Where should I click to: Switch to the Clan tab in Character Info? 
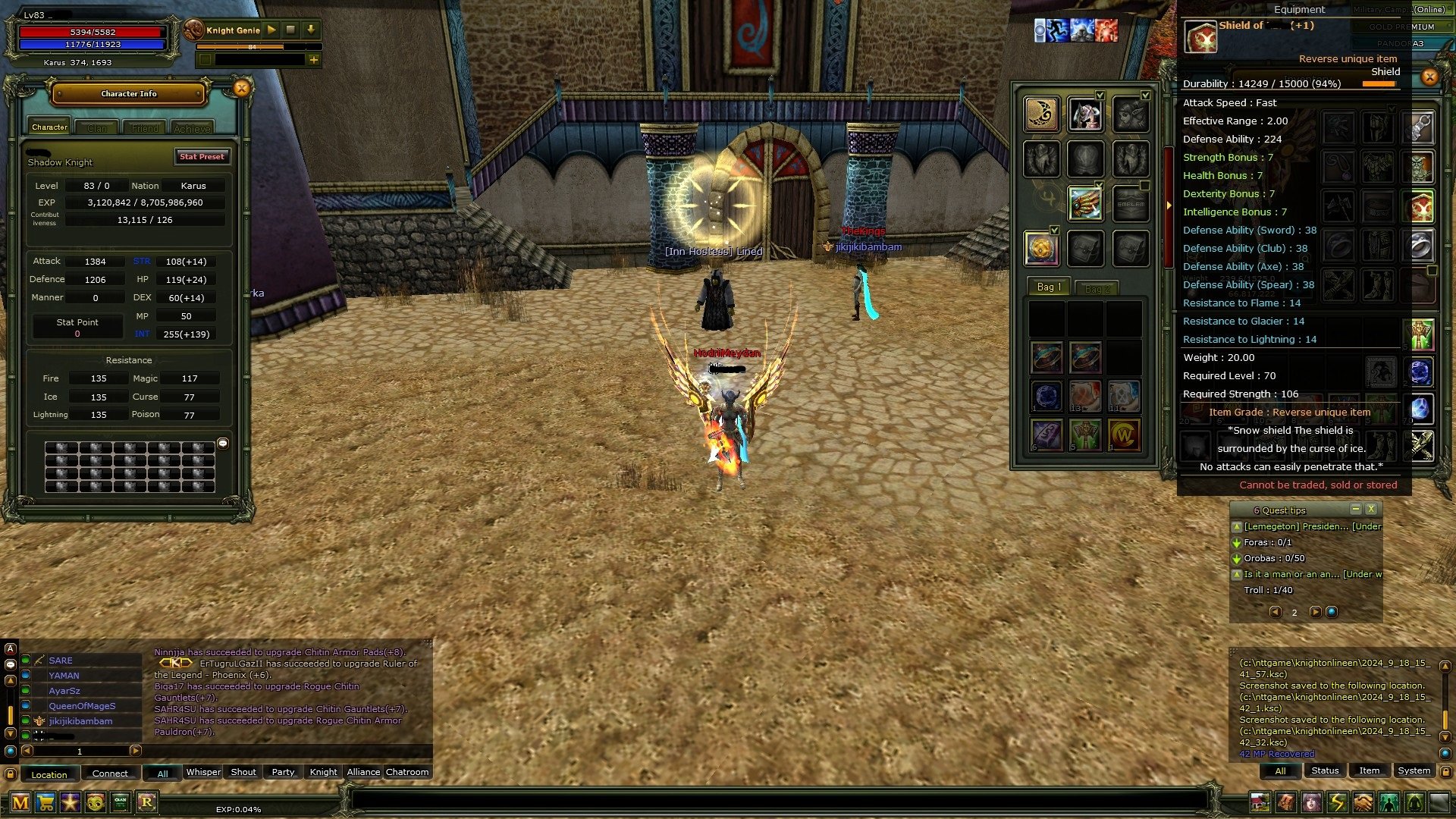click(x=97, y=127)
